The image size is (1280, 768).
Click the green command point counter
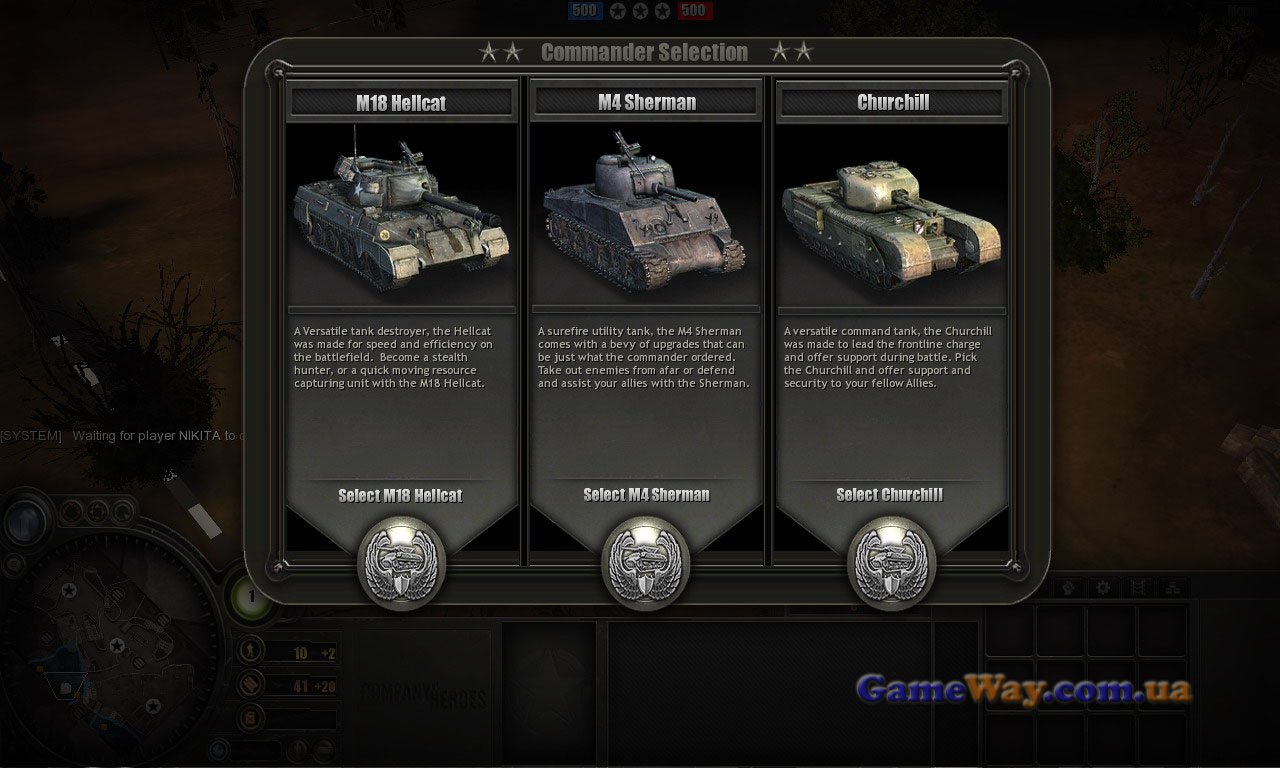coord(251,597)
